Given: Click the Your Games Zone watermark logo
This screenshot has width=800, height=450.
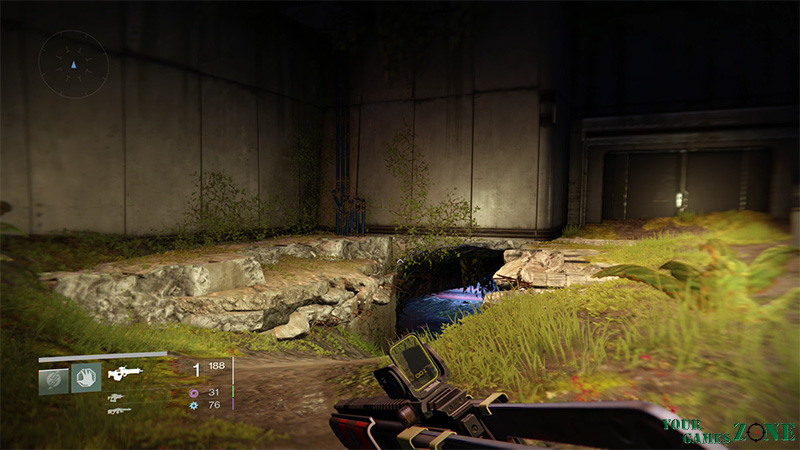Looking at the screenshot, I should (729, 430).
